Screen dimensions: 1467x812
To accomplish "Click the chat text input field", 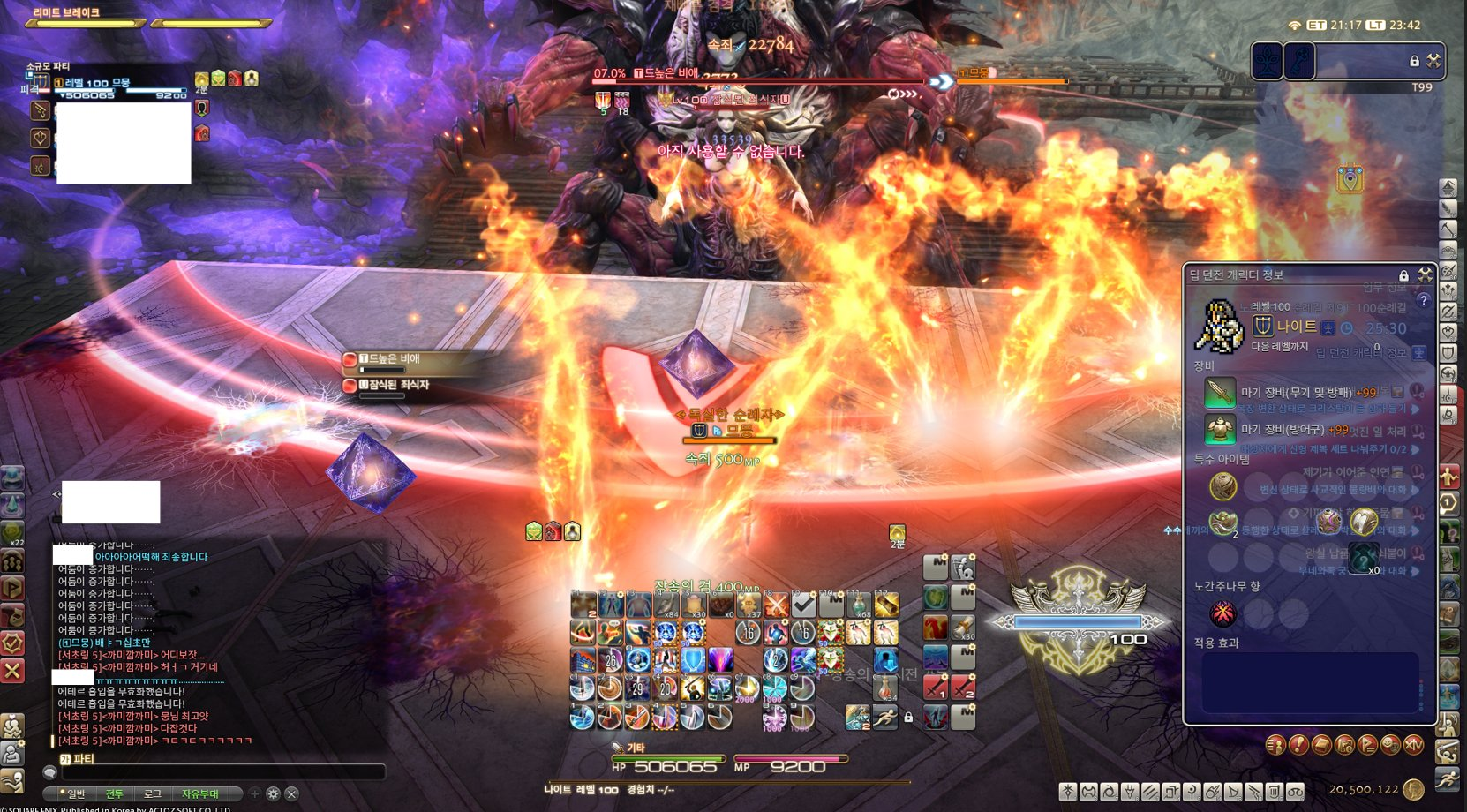I will click(x=221, y=772).
